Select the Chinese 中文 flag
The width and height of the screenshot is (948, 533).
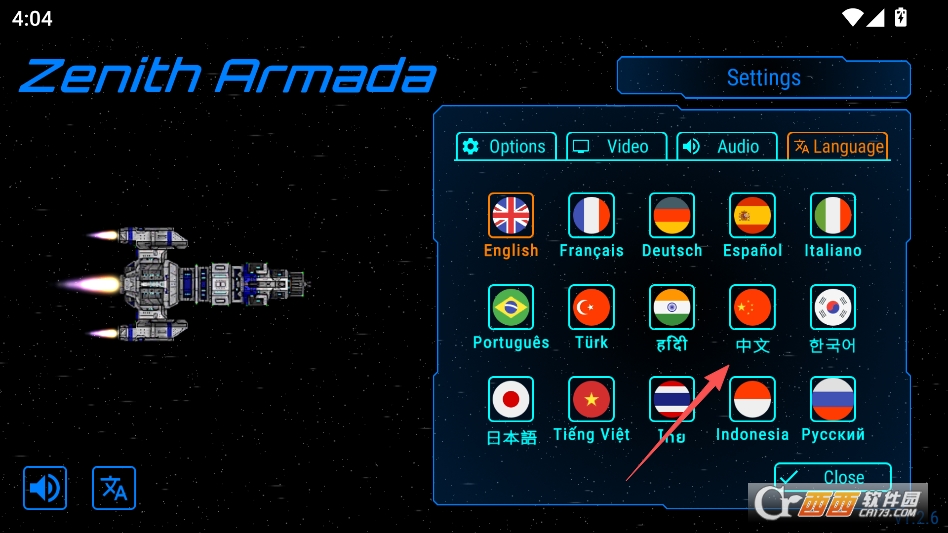pos(752,307)
